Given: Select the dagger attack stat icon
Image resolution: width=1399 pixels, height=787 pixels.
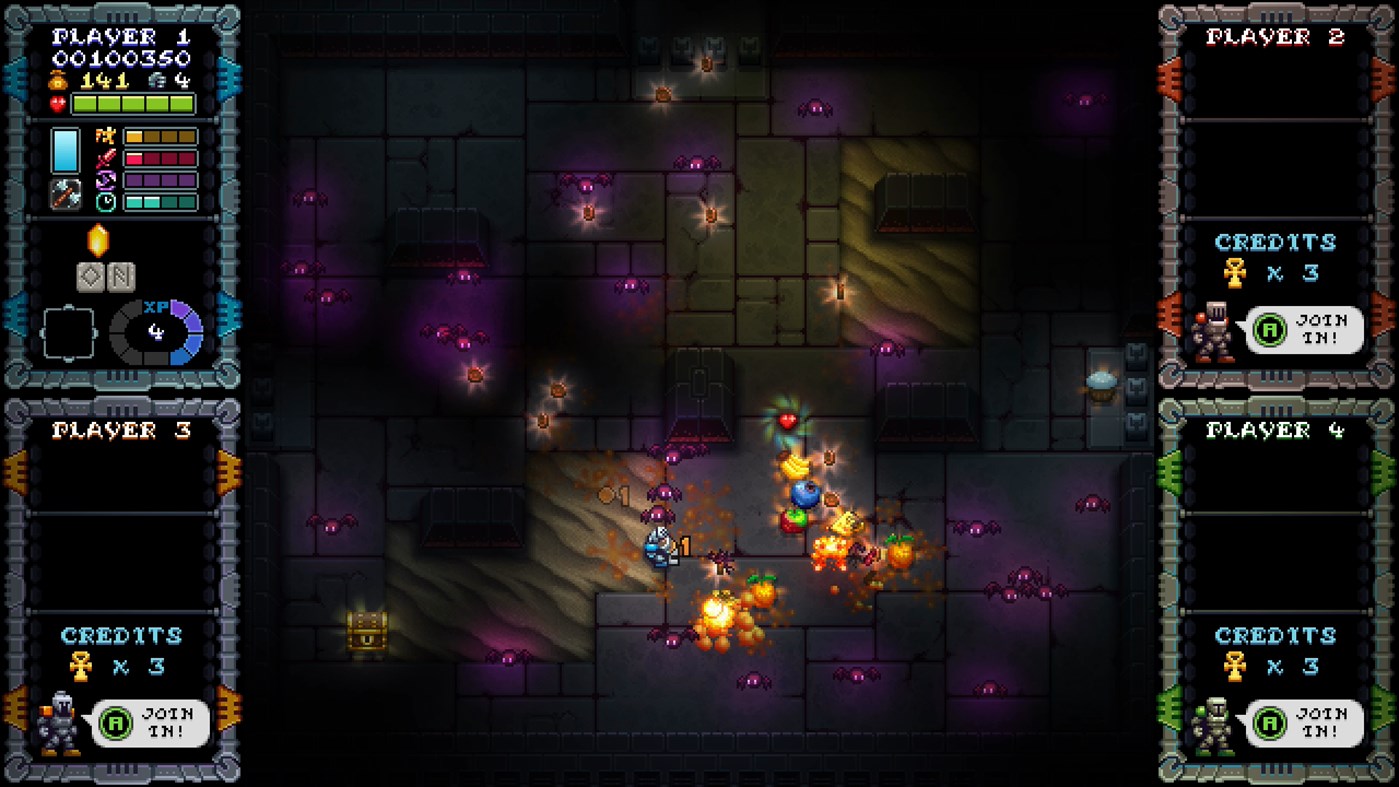Looking at the screenshot, I should coord(104,158).
